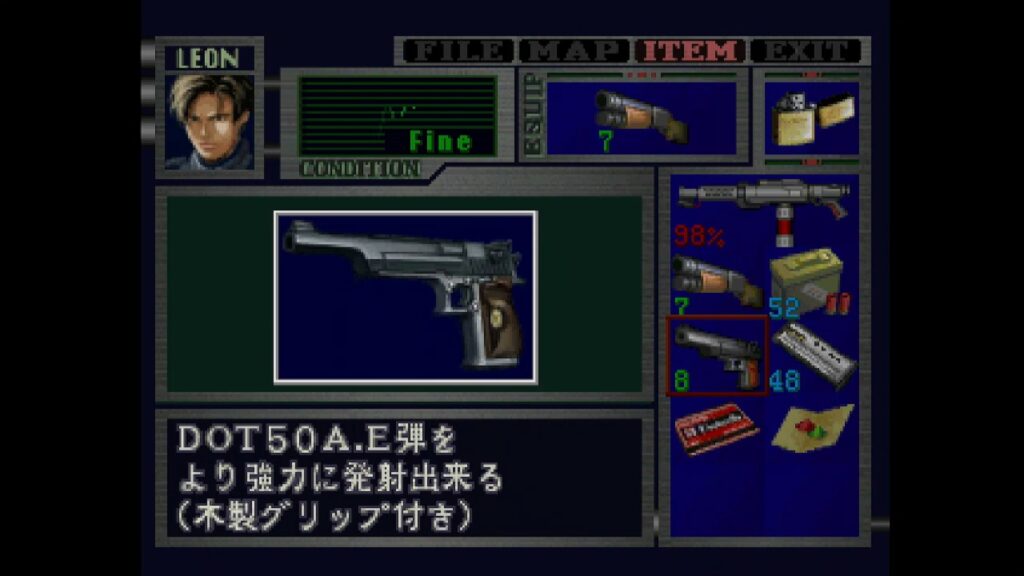Select the mixed red and green herb
Image resolution: width=1024 pixels, height=576 pixels.
coord(813,428)
